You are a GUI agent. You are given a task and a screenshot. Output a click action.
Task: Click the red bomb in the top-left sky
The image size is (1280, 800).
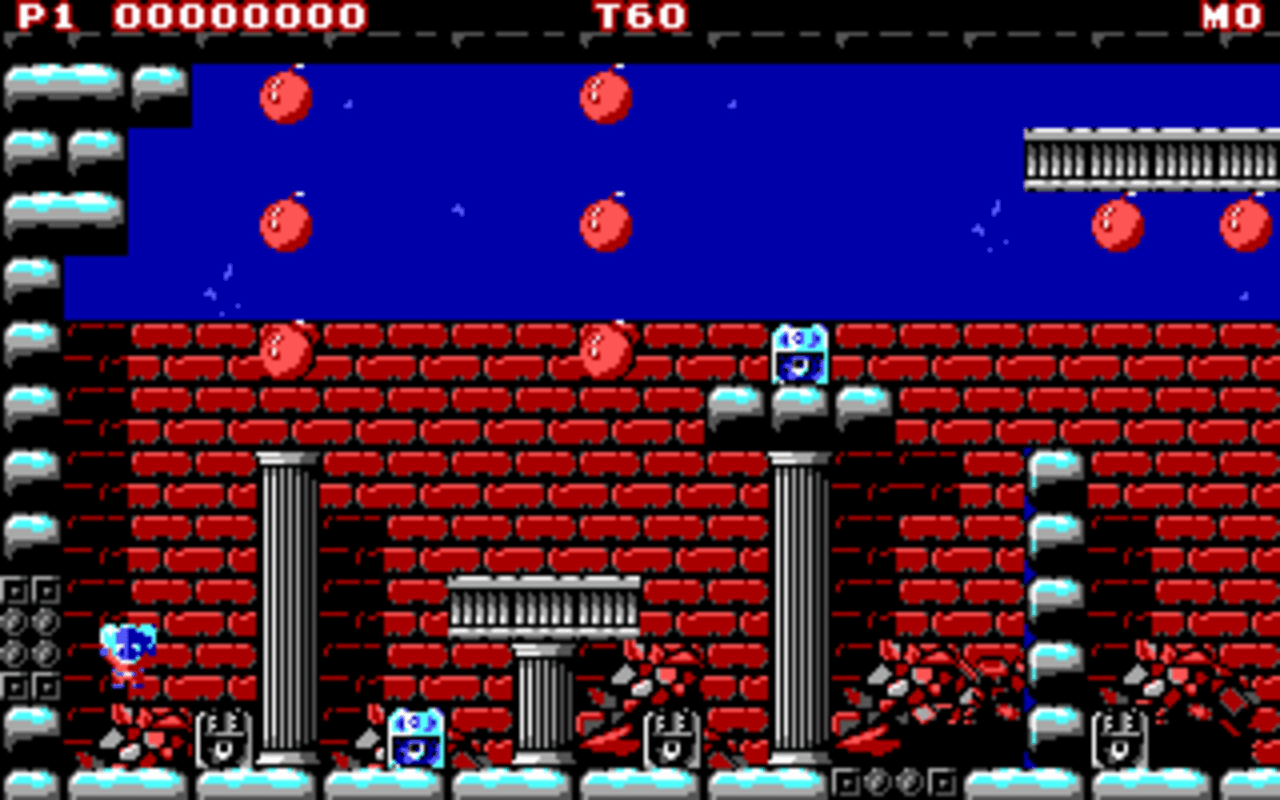click(285, 97)
